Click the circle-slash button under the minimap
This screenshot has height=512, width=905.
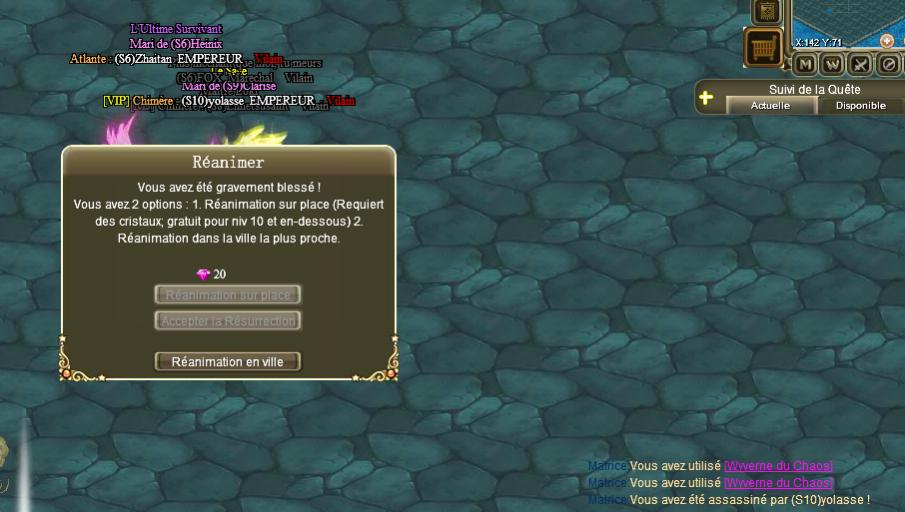point(887,65)
